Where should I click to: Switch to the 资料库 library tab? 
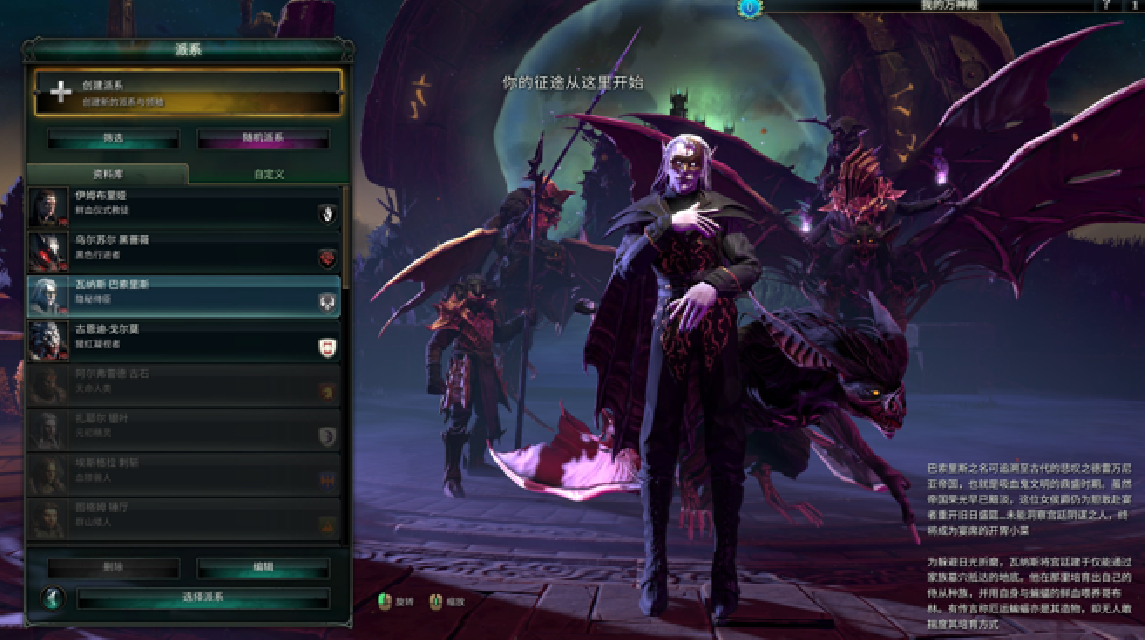tap(107, 173)
